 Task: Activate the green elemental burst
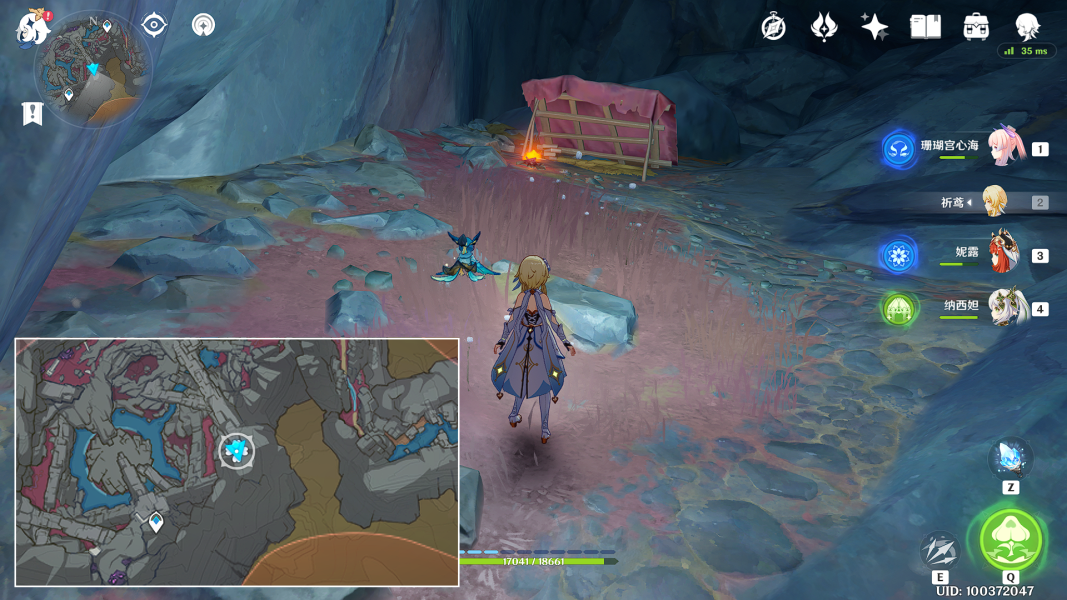click(1010, 540)
